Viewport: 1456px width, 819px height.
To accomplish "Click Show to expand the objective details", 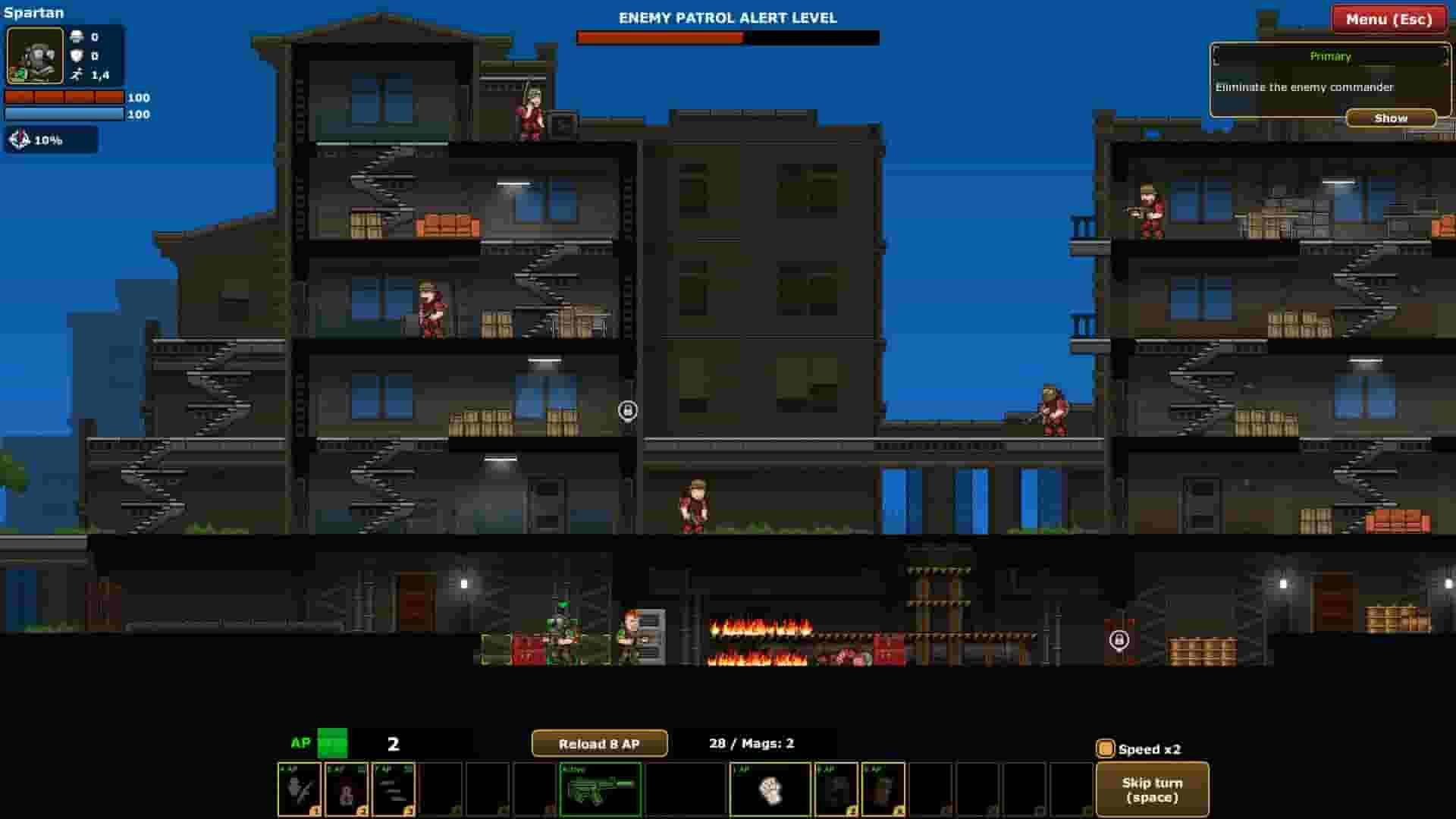I will 1391,118.
